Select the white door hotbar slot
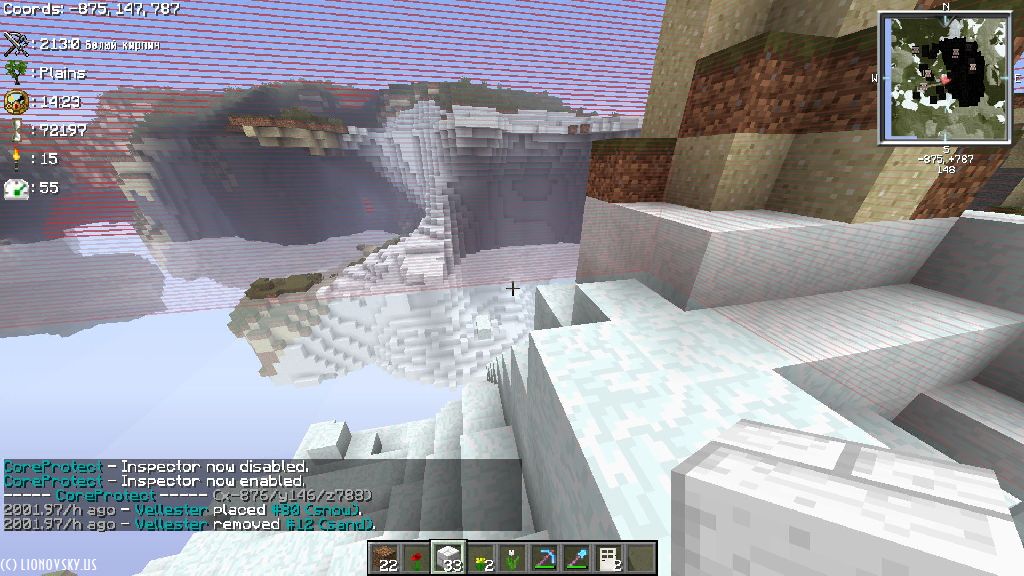Viewport: 1024px width, 576px height. pos(609,557)
